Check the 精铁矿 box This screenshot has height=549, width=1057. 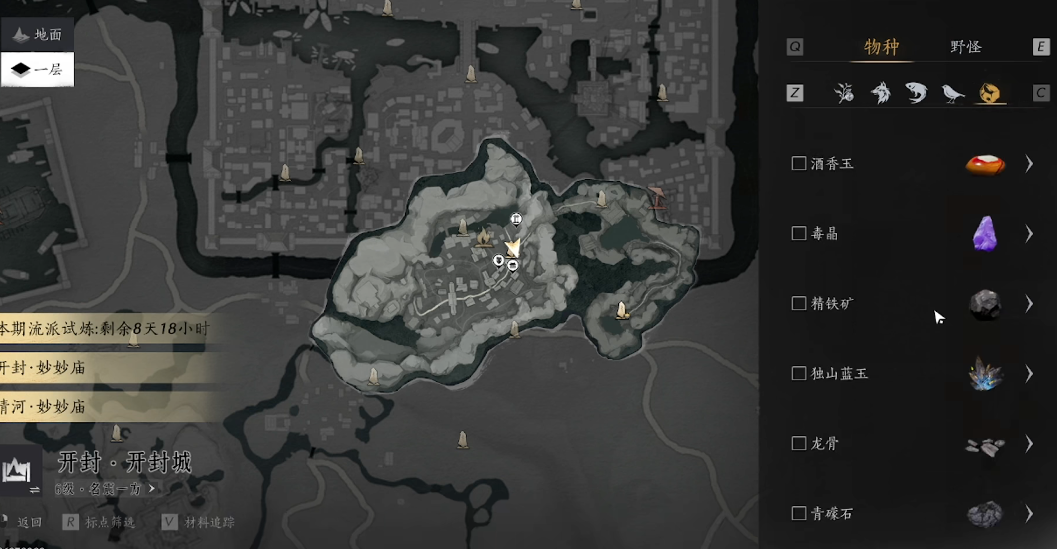tap(799, 303)
